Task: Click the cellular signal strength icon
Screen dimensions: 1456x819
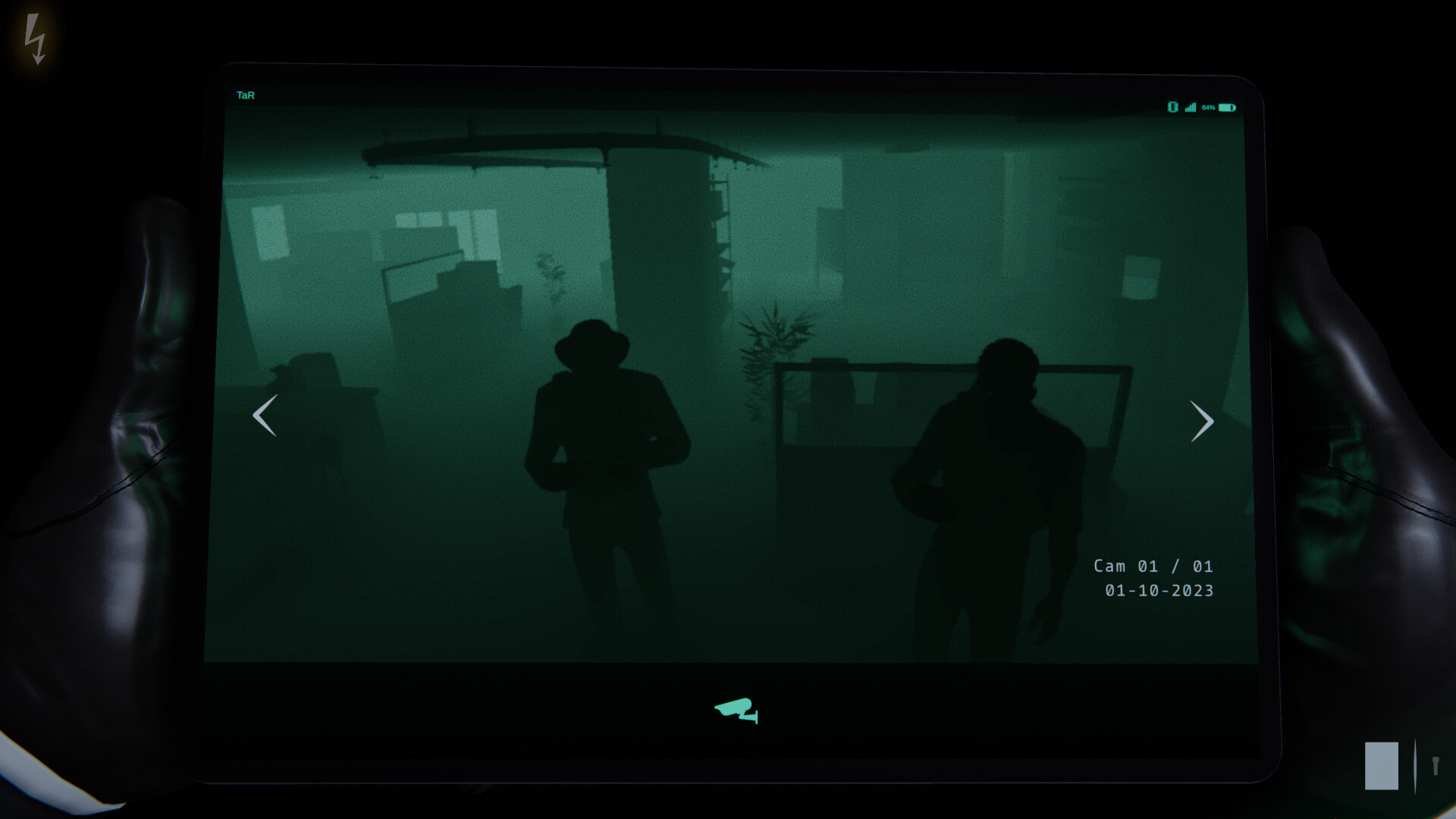Action: pos(1191,108)
